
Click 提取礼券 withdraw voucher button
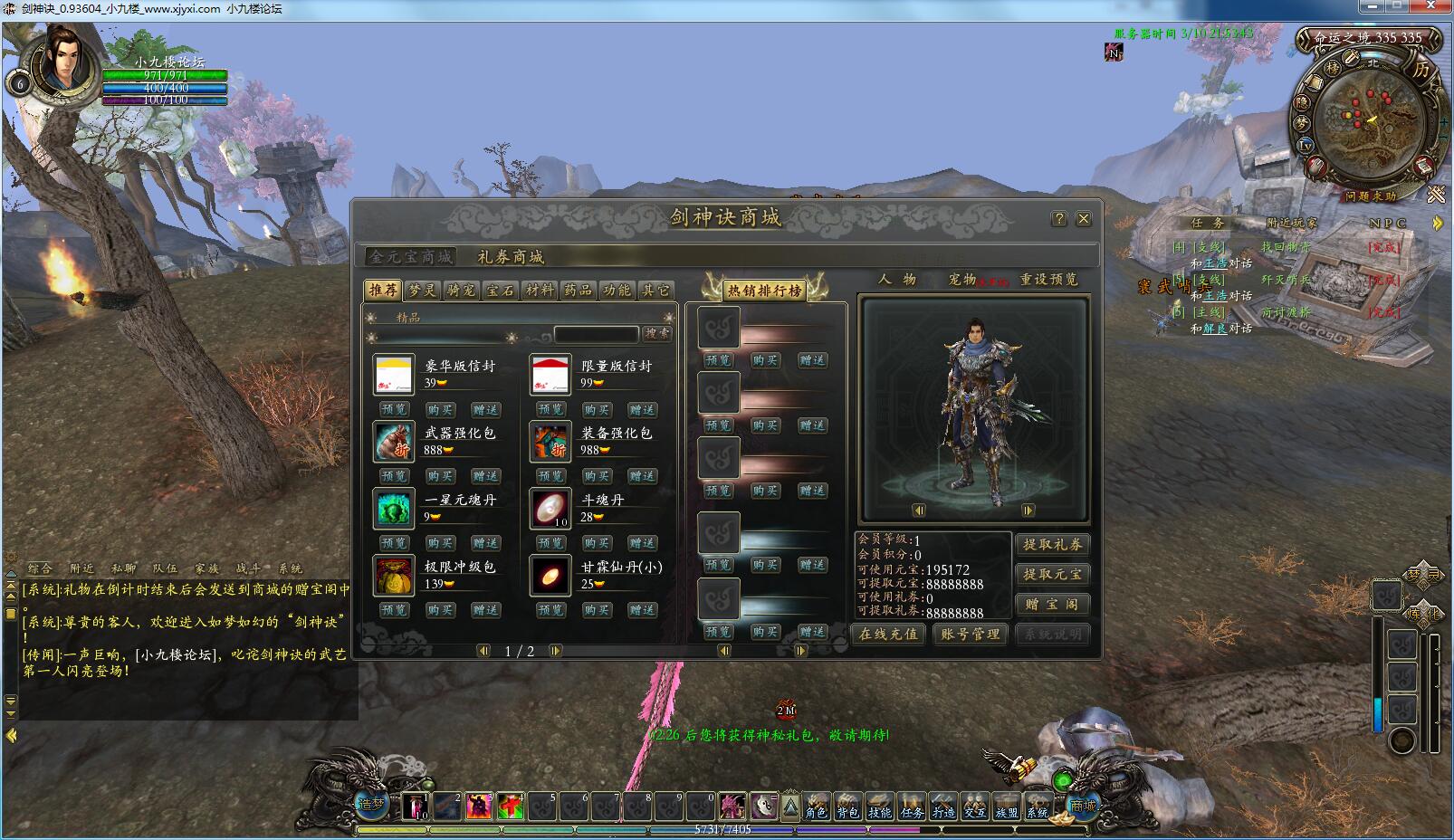click(1053, 544)
